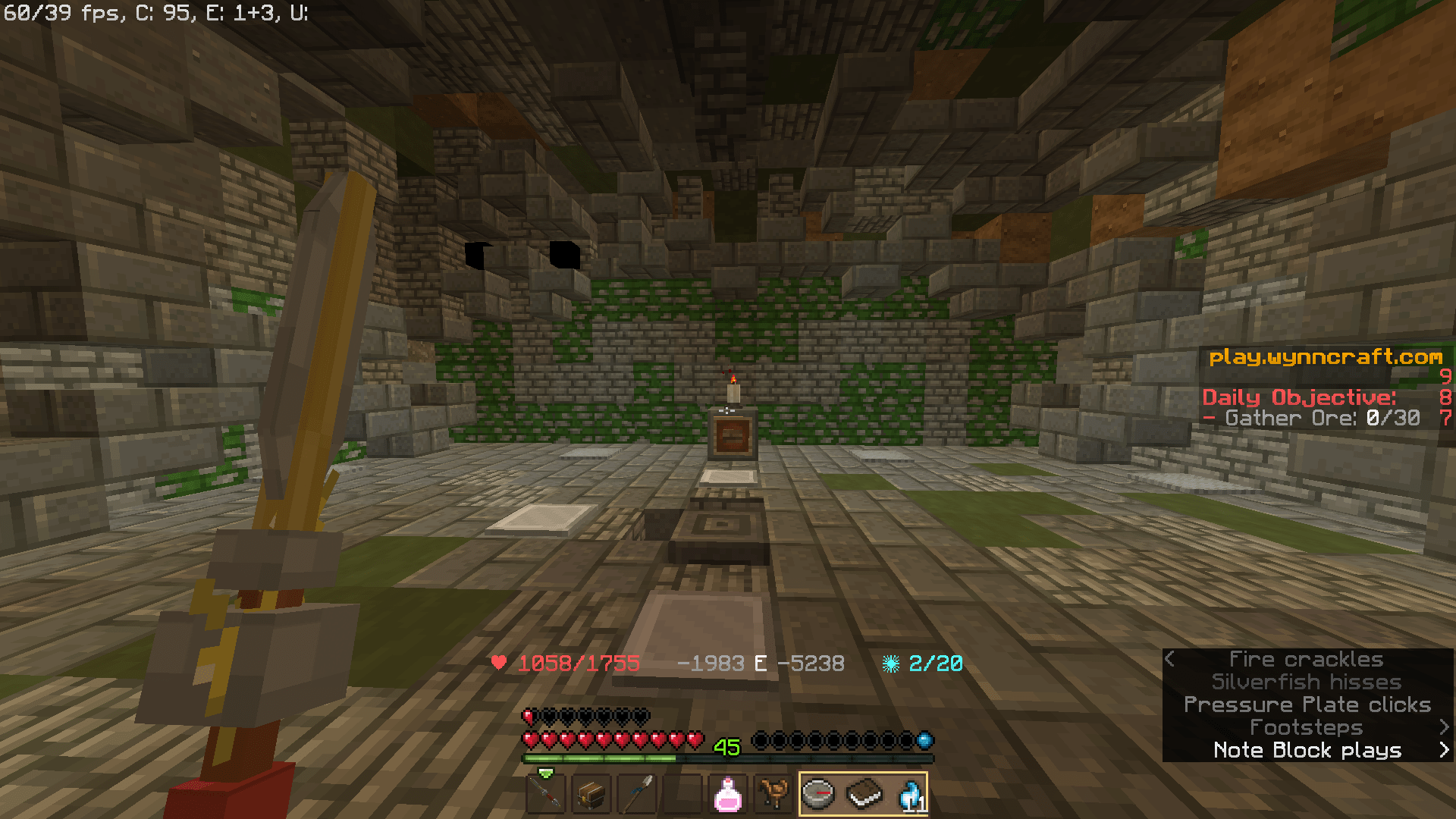Open the ingredient pouch chest in the hotbar
The width and height of the screenshot is (1456, 819).
(591, 794)
